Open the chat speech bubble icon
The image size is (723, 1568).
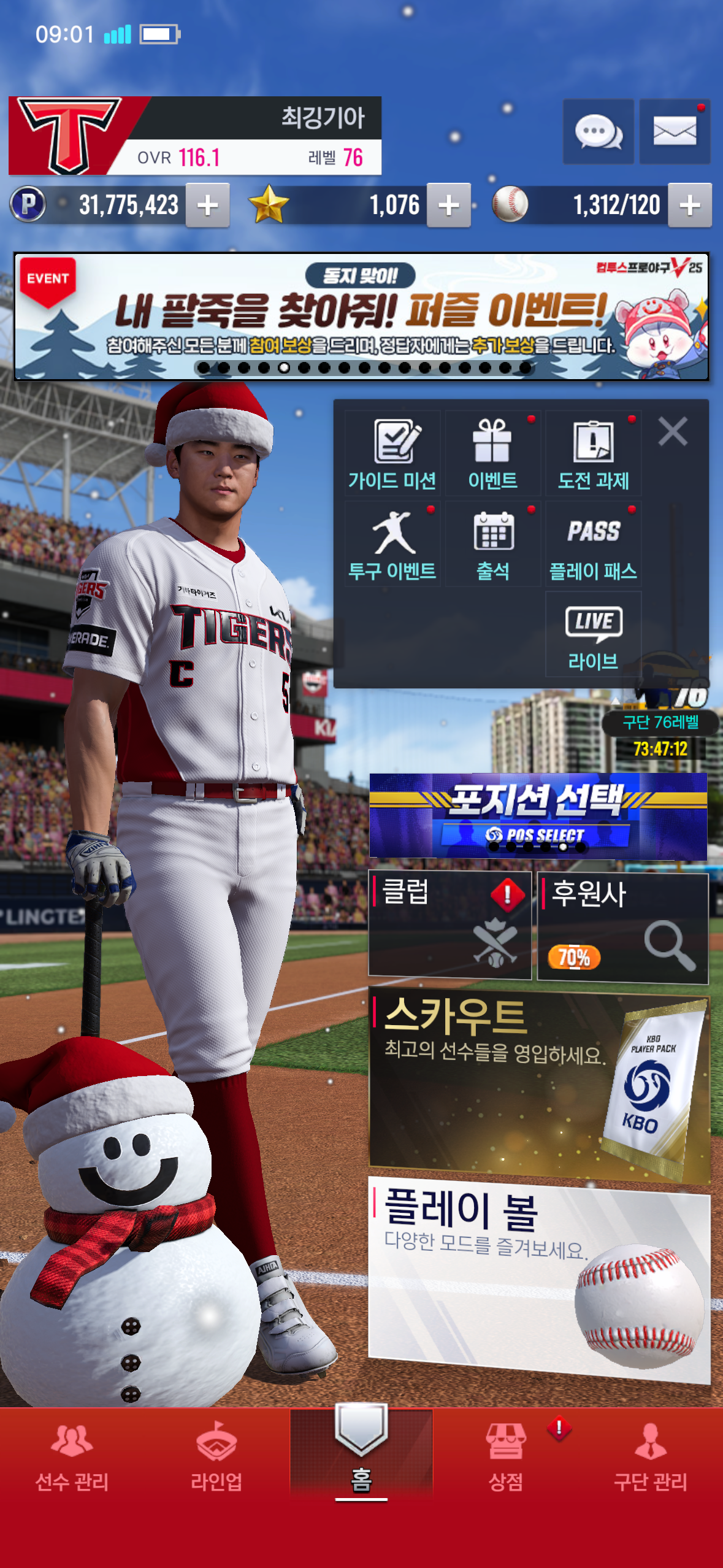point(598,131)
